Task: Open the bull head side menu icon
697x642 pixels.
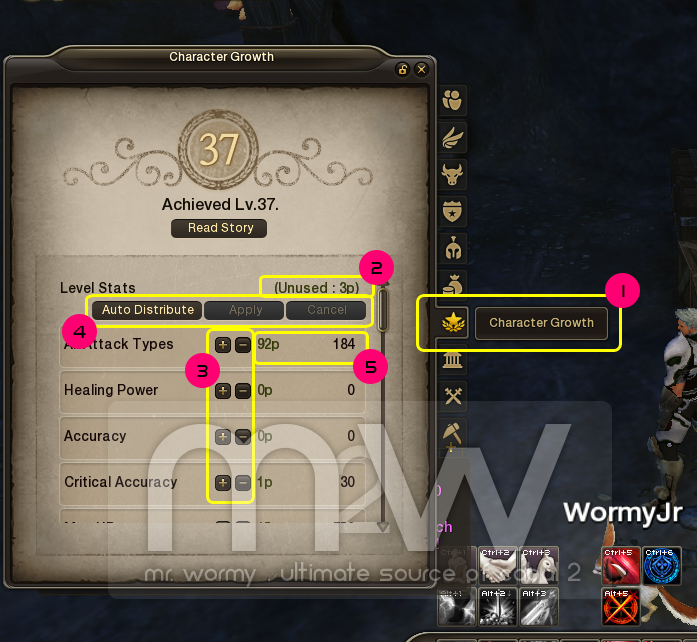Action: pyautogui.click(x=454, y=174)
